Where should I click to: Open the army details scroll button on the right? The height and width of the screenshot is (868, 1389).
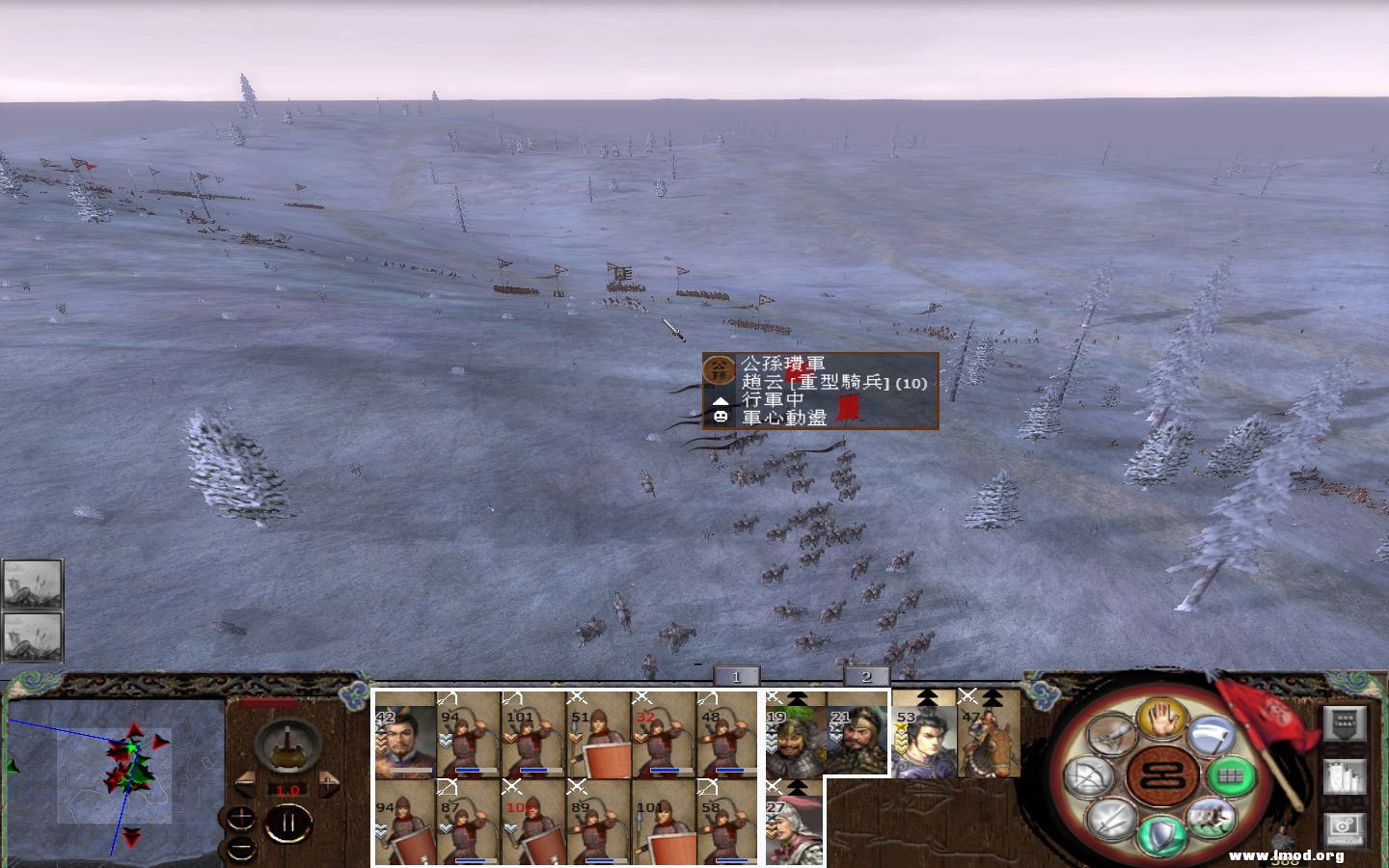[x=1345, y=778]
